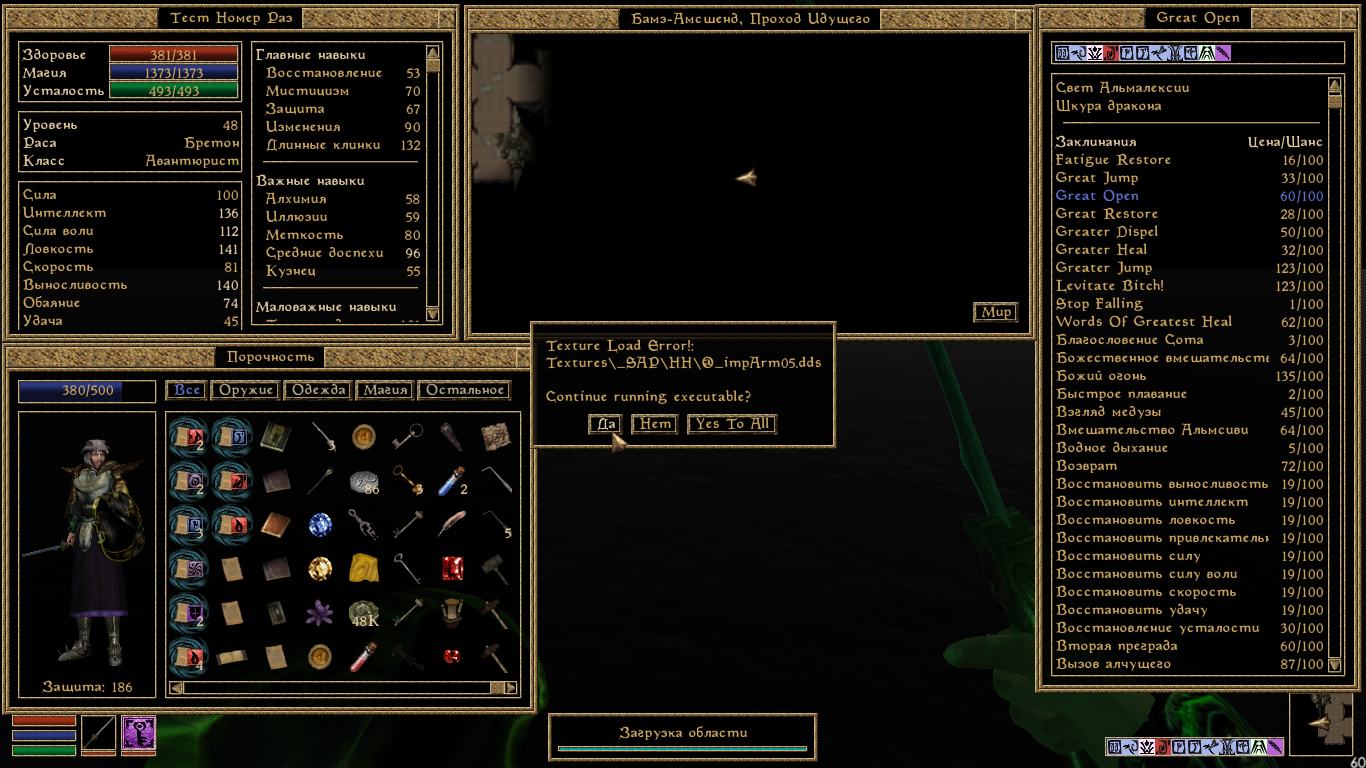Choose the Greater Heal spell
This screenshot has height=768, width=1366.
click(x=1101, y=250)
